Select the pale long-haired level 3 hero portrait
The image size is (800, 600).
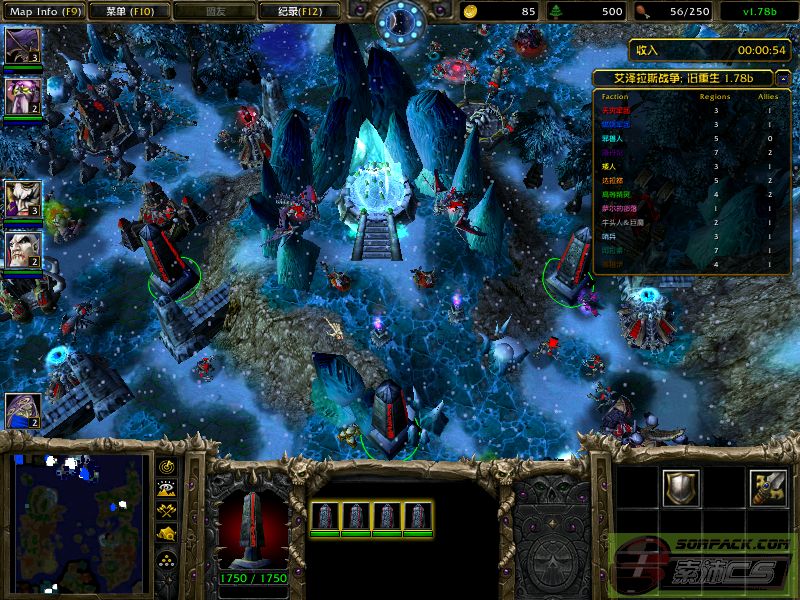point(21,197)
